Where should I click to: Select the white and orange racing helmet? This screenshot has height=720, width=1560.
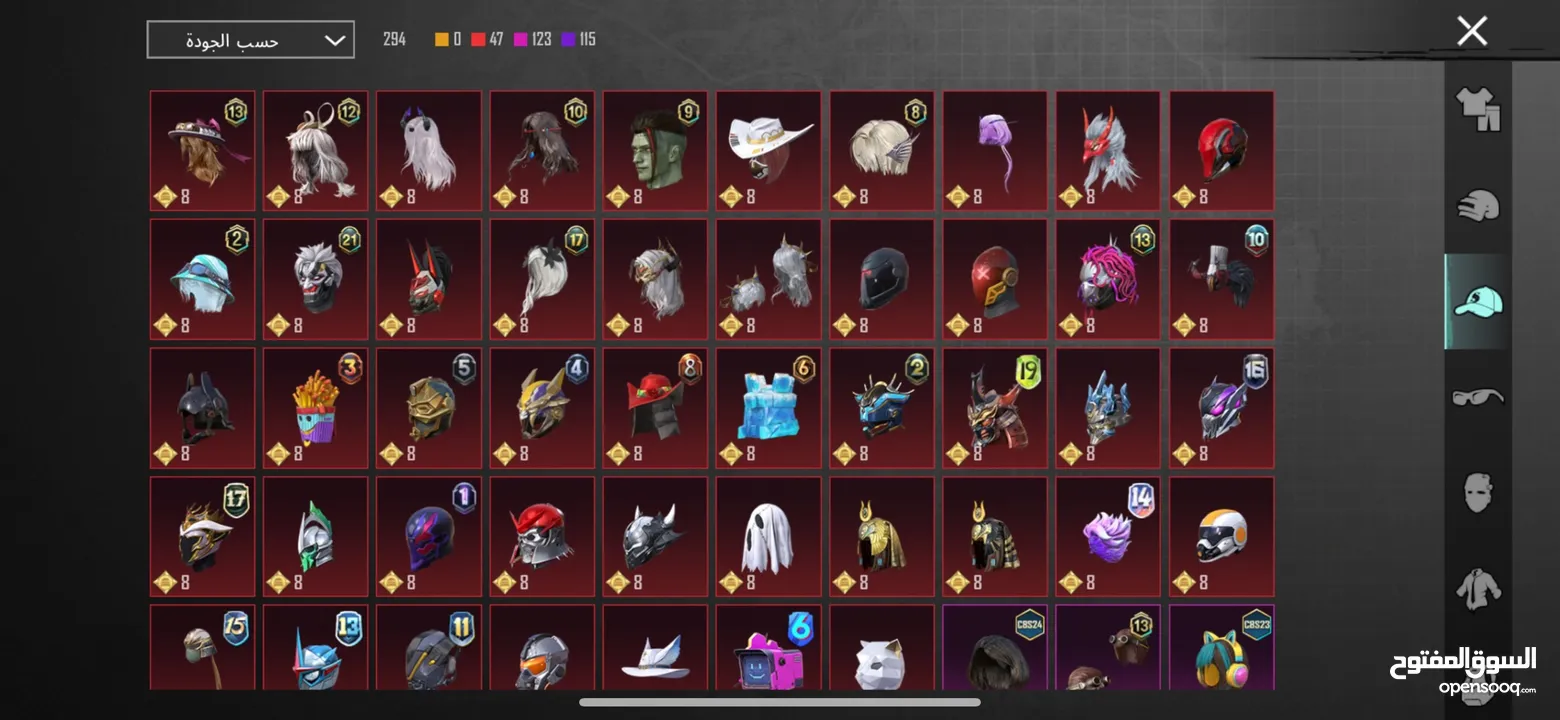tap(1221, 536)
